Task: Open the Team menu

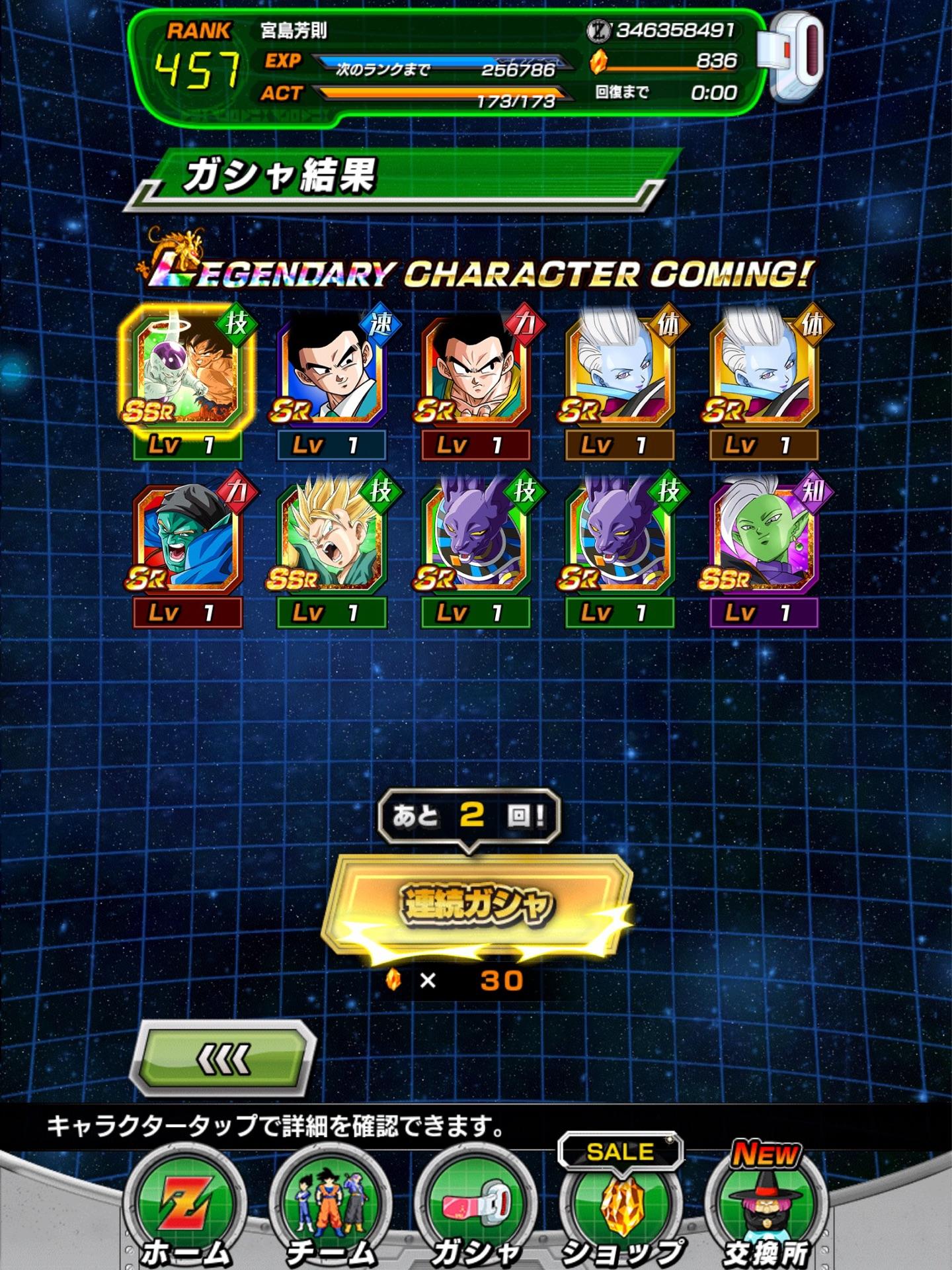Action: [330, 1209]
